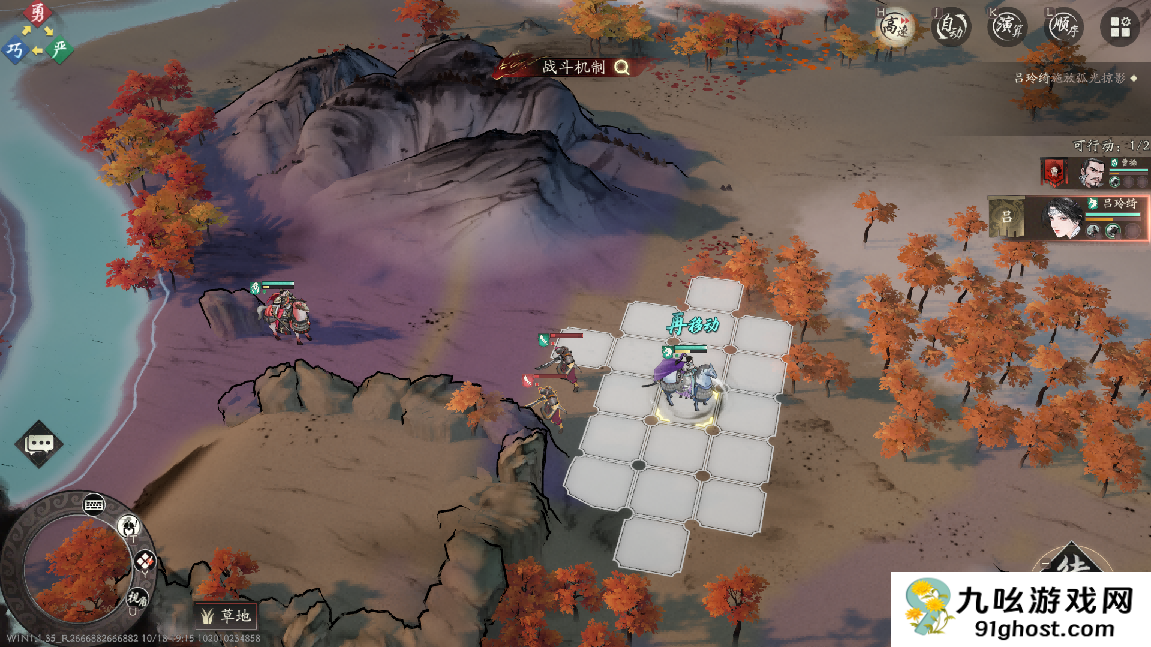
Task: Select the male general's portrait card
Action: click(x=1093, y=173)
